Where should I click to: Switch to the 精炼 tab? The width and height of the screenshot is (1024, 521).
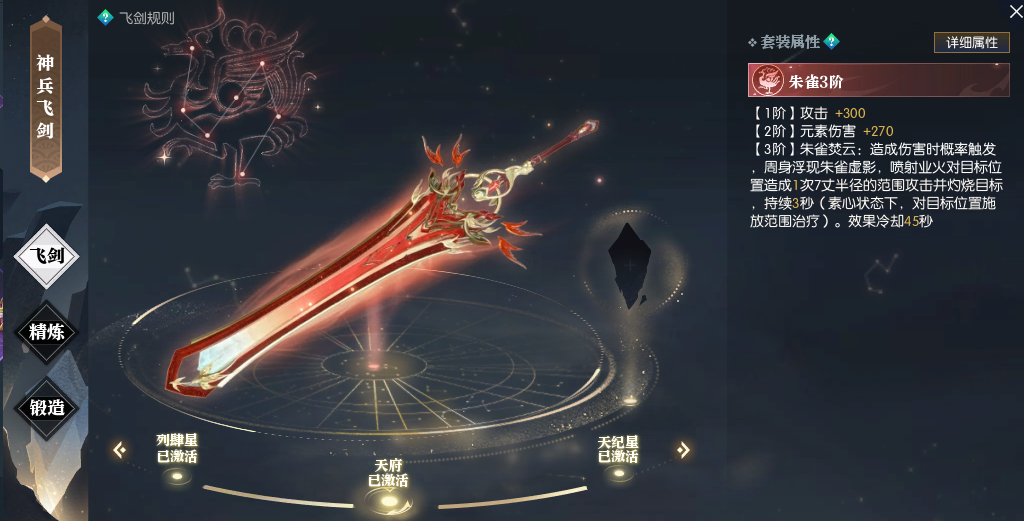point(47,331)
